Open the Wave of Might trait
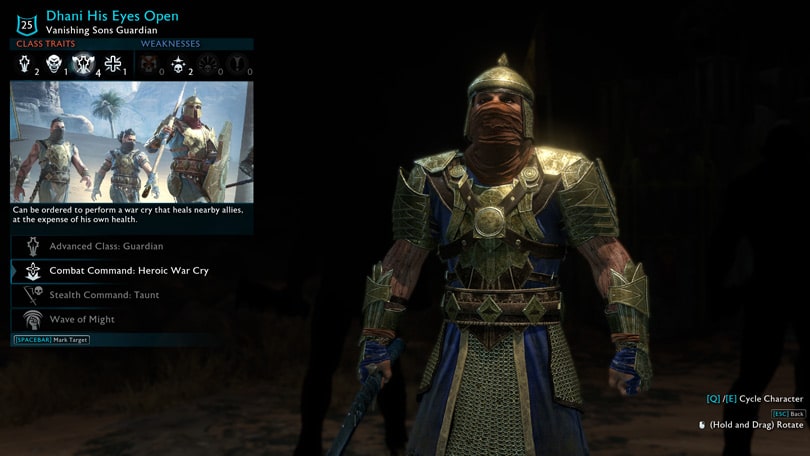810x456 pixels. click(x=82, y=319)
